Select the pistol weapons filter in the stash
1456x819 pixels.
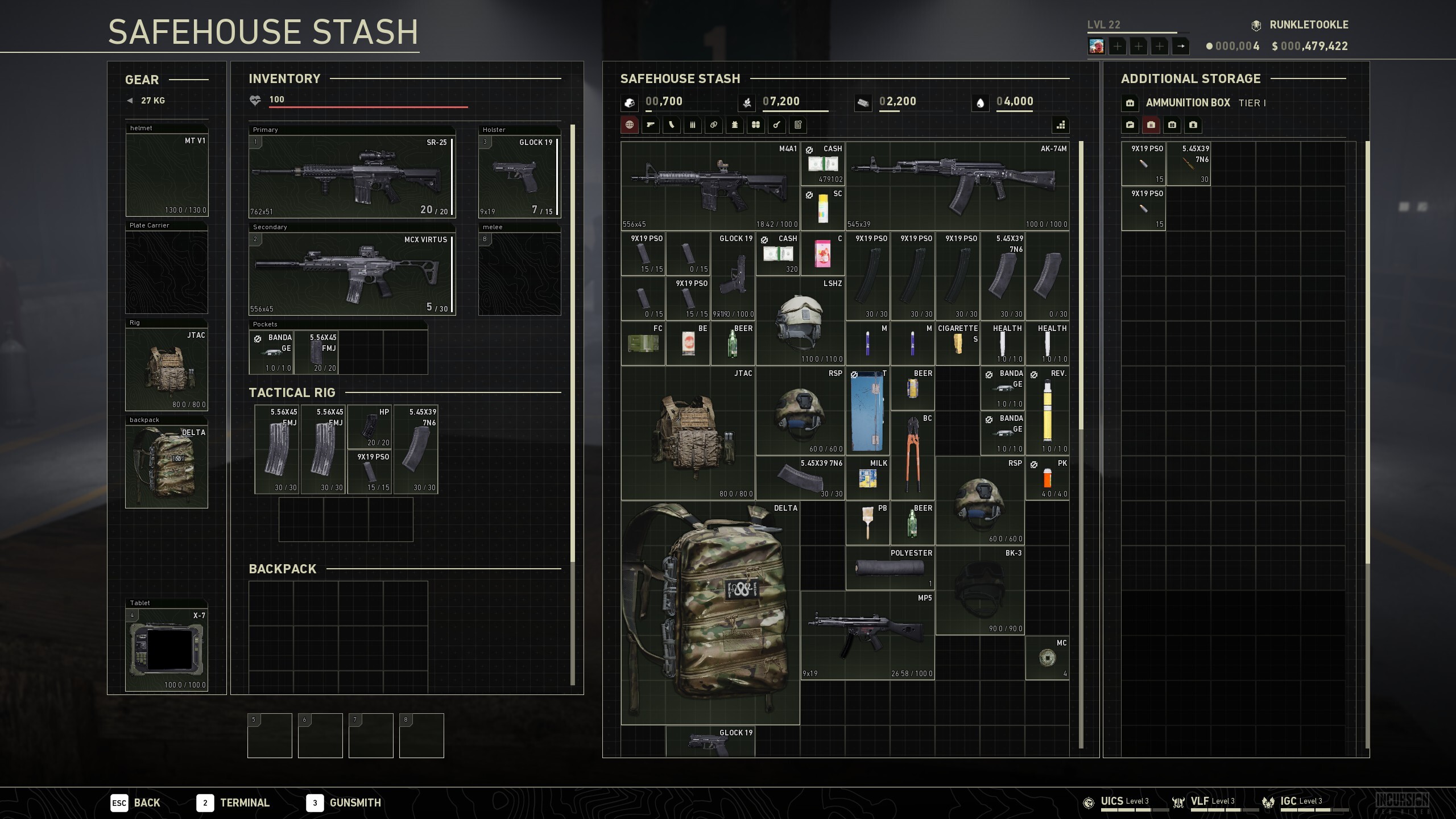click(x=651, y=125)
